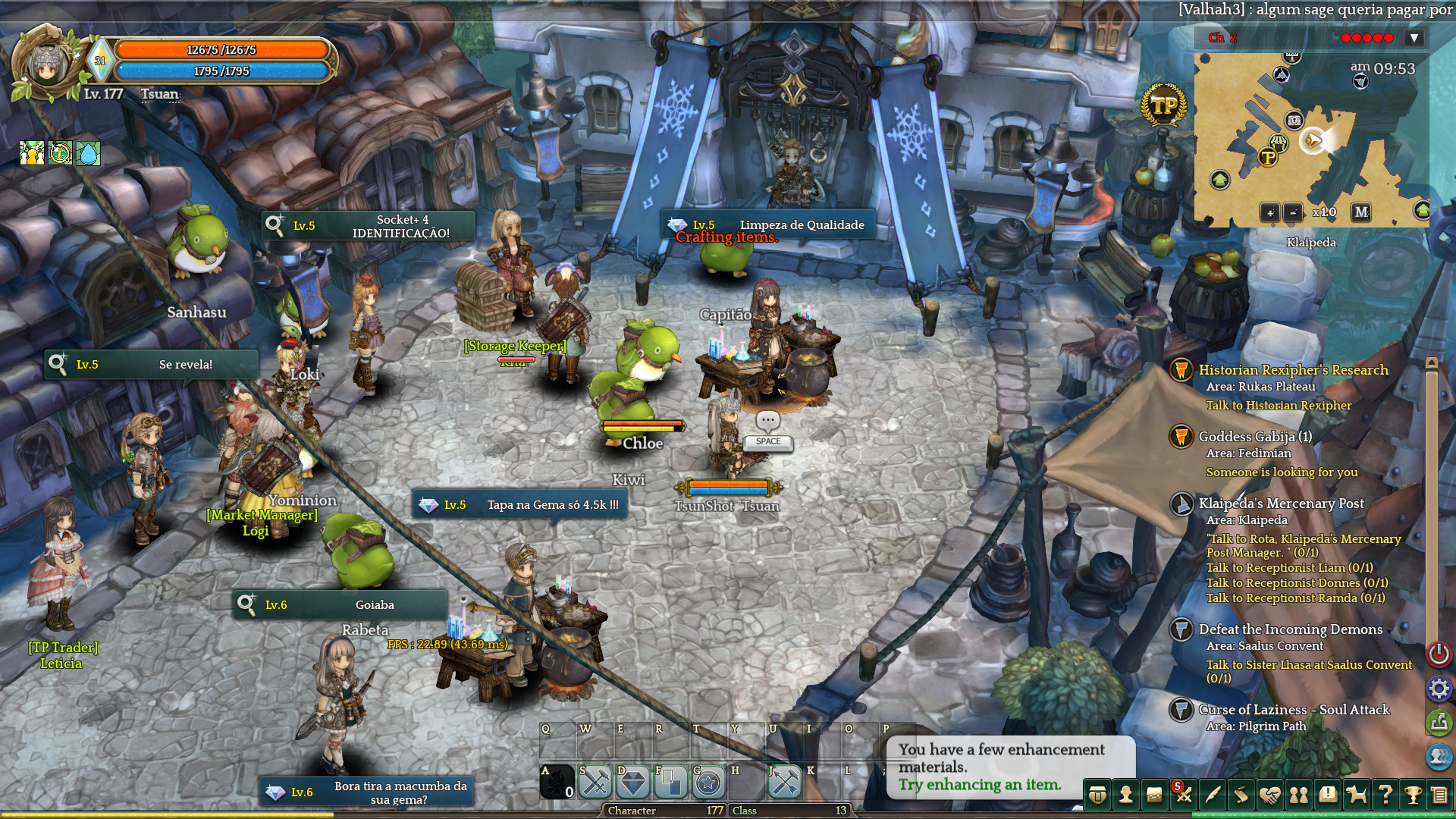Select Defeat the Incoming Demons quest
Image resolution: width=1456 pixels, height=819 pixels.
(1290, 629)
